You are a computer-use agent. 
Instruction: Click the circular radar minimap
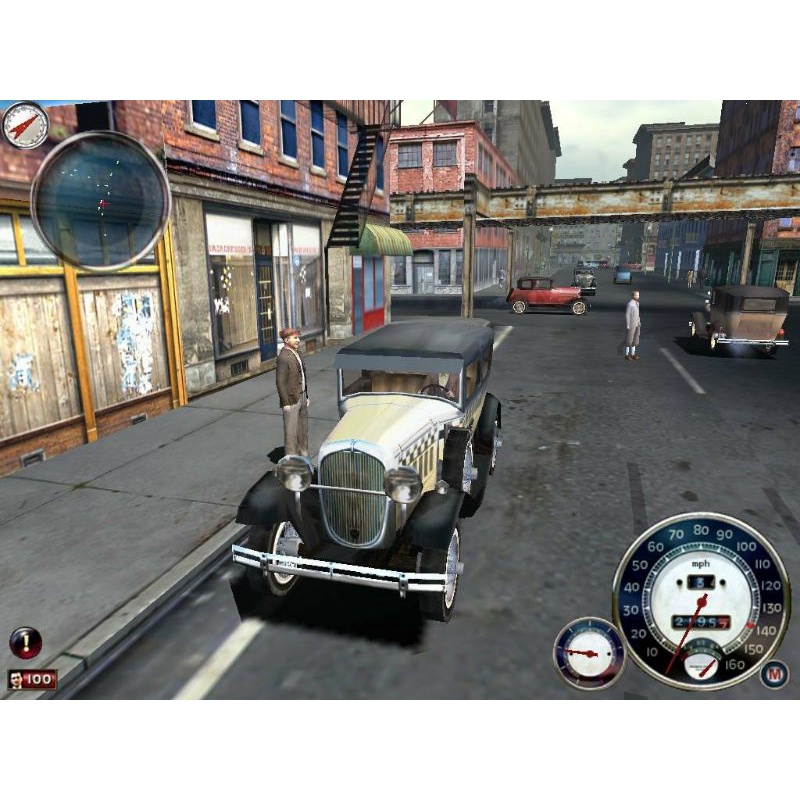click(100, 201)
